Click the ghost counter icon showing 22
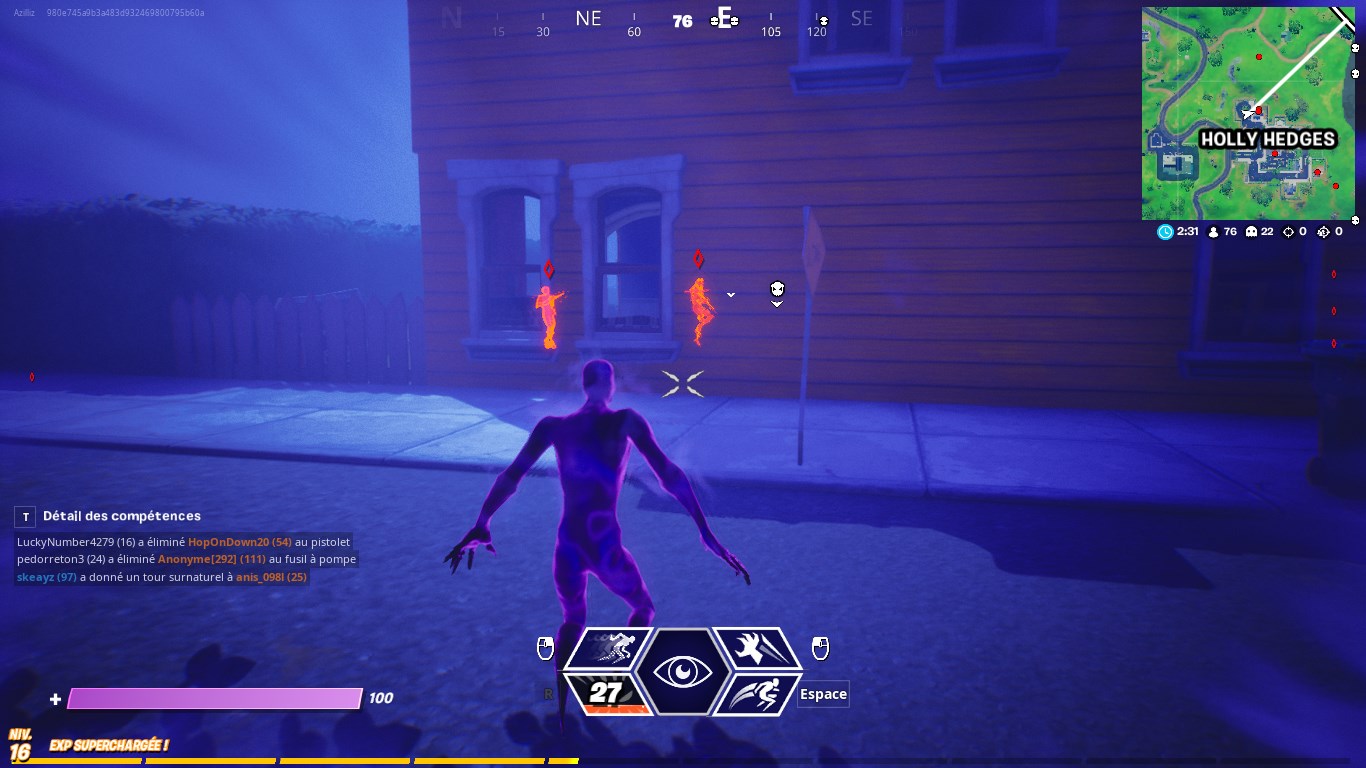1366x768 pixels. [1253, 231]
